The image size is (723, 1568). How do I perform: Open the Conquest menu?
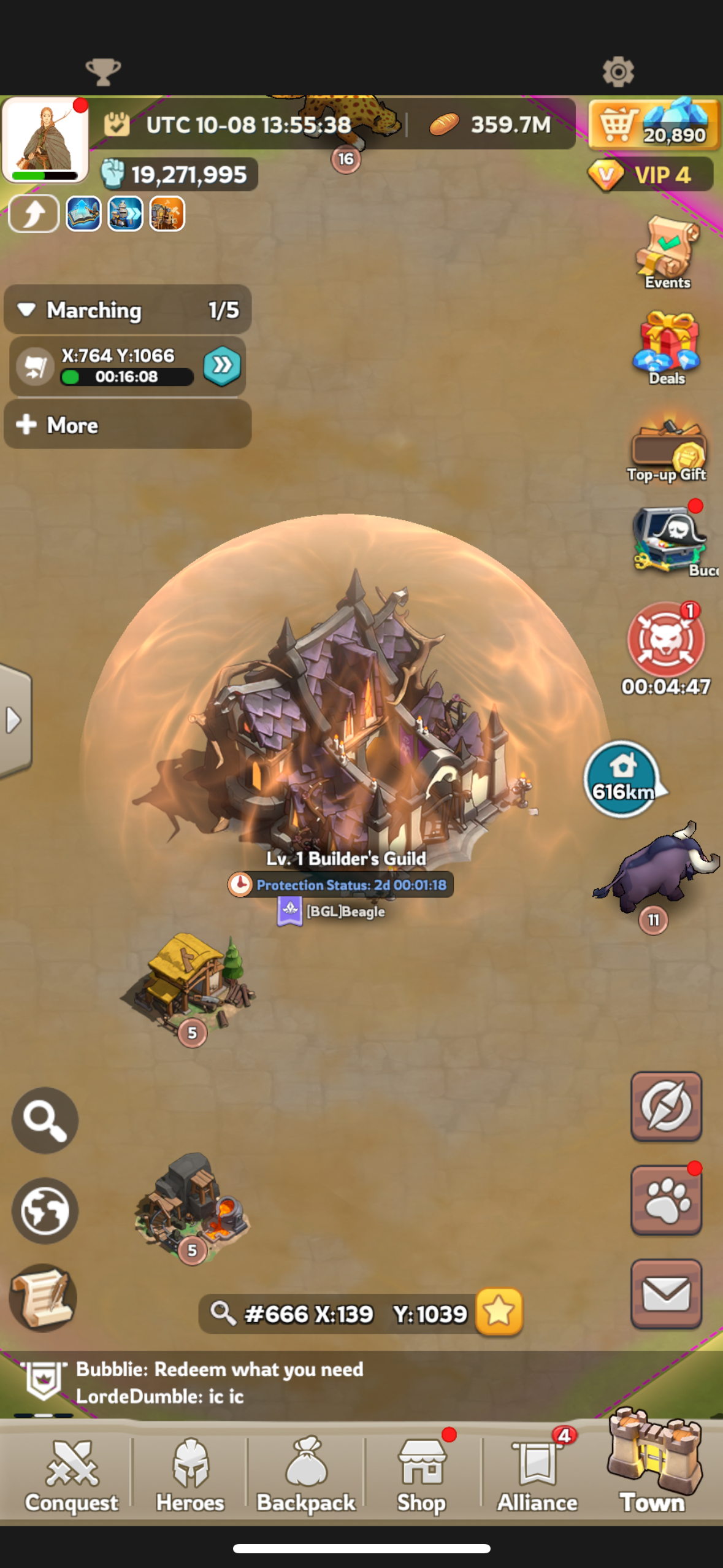pyautogui.click(x=72, y=1475)
